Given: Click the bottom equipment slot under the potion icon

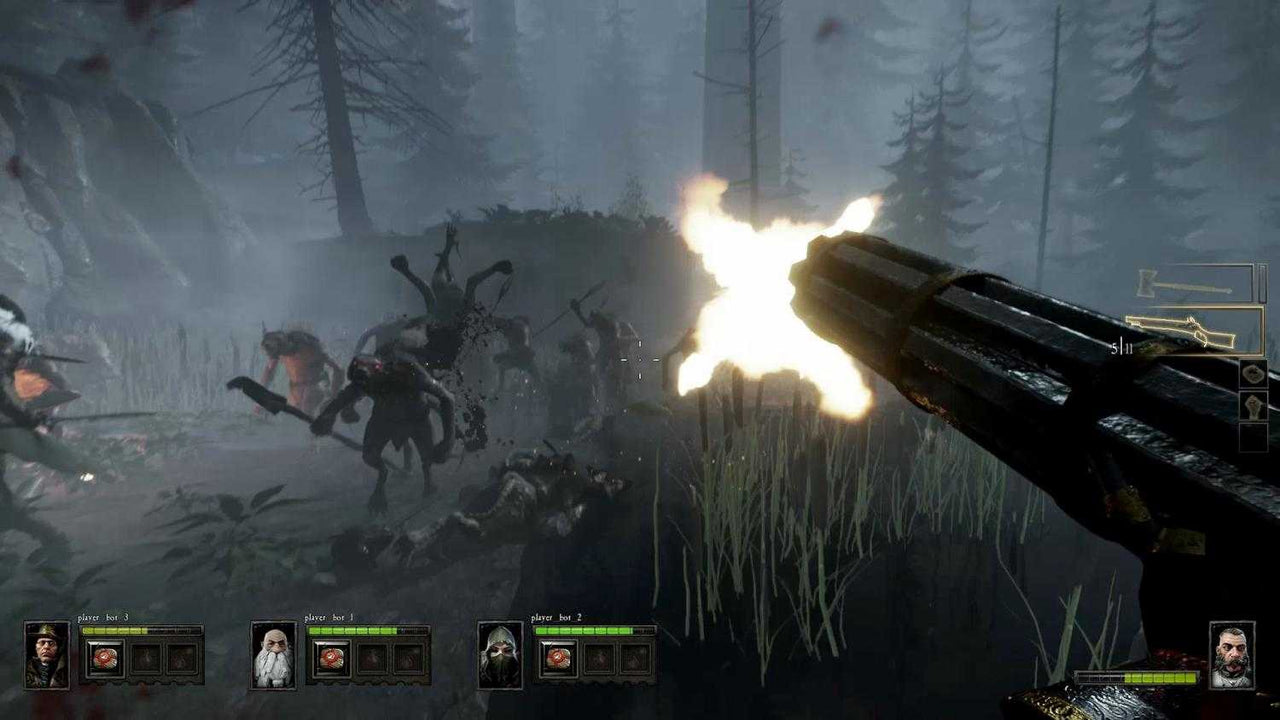Looking at the screenshot, I should pos(1254,437).
